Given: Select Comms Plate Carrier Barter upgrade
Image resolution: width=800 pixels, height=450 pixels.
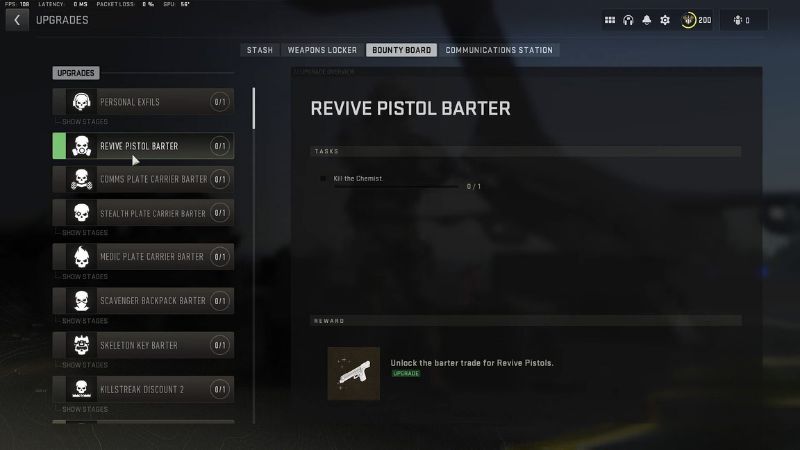Looking at the screenshot, I should tap(143, 179).
